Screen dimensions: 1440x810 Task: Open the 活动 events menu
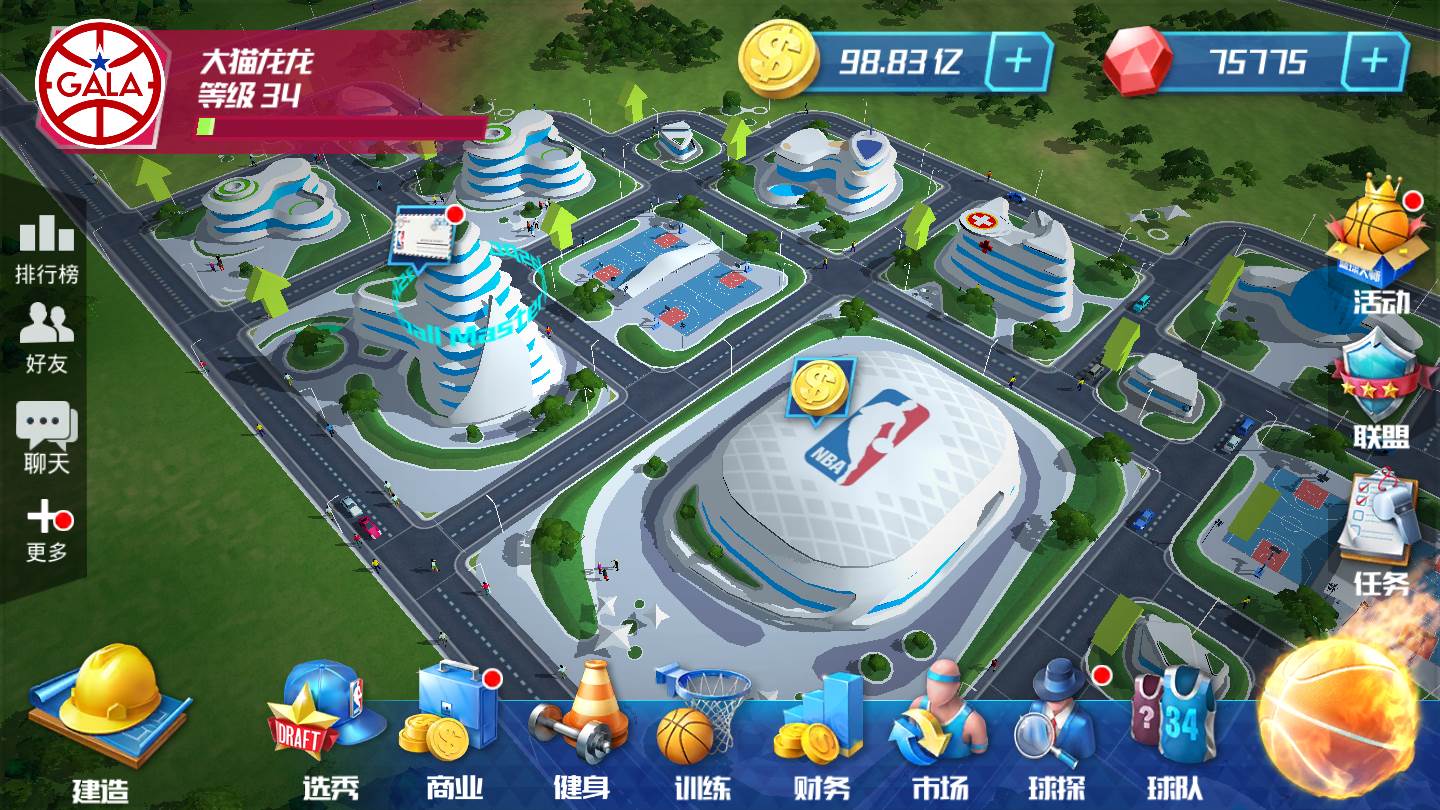(x=1380, y=245)
